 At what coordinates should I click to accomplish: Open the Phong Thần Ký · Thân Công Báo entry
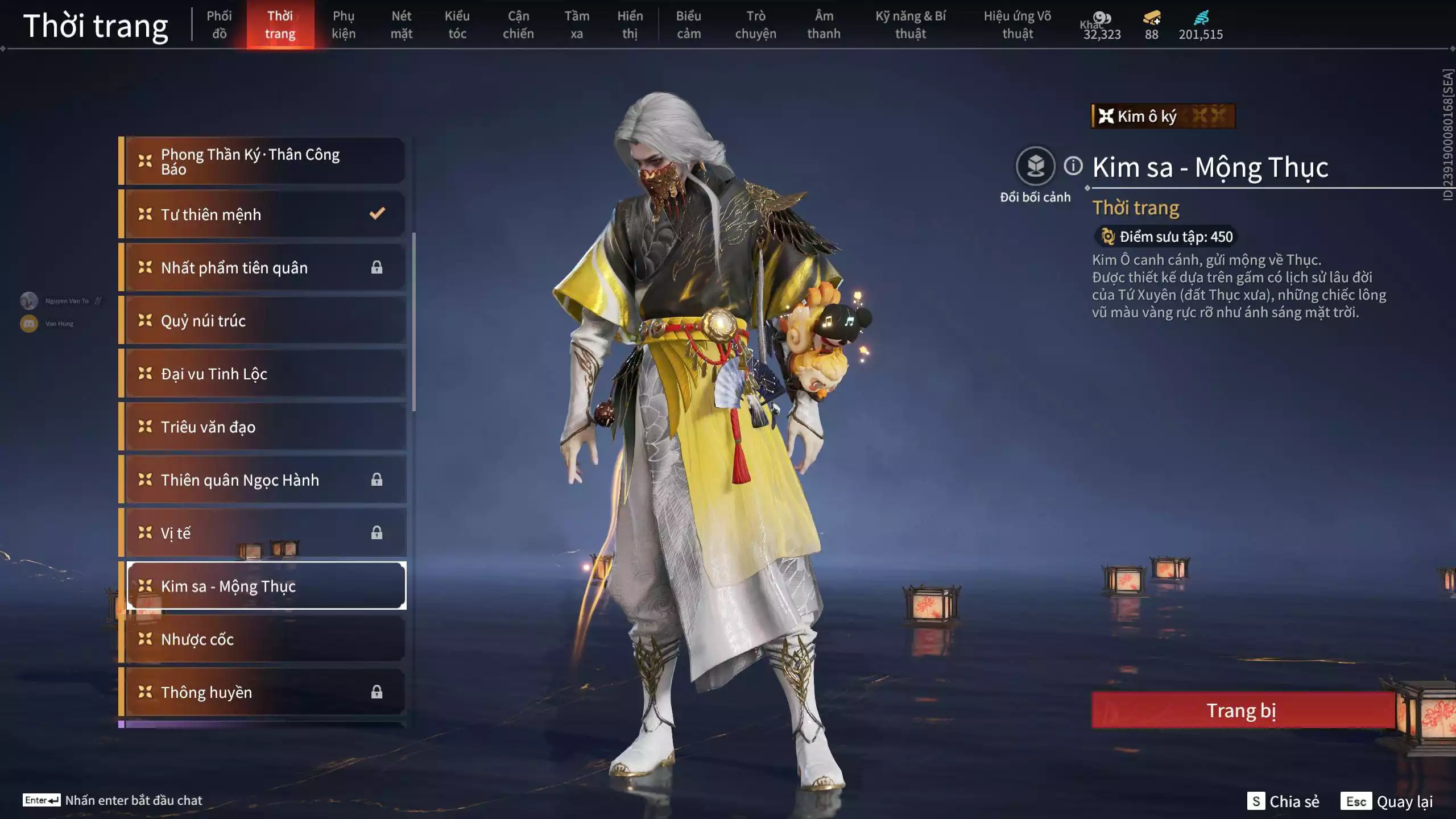tap(262, 160)
